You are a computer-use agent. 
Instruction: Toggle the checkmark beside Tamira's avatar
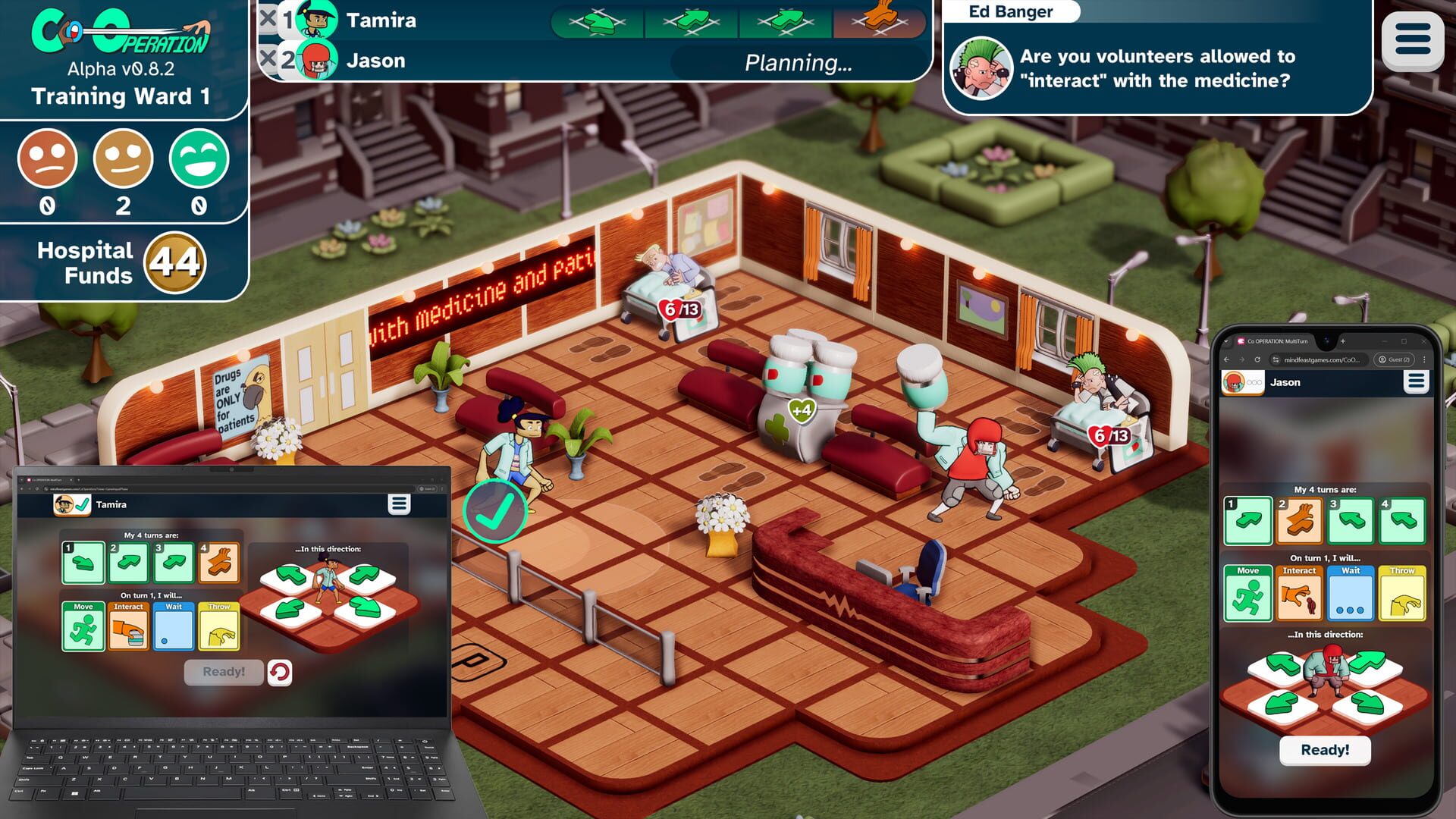tap(82, 505)
